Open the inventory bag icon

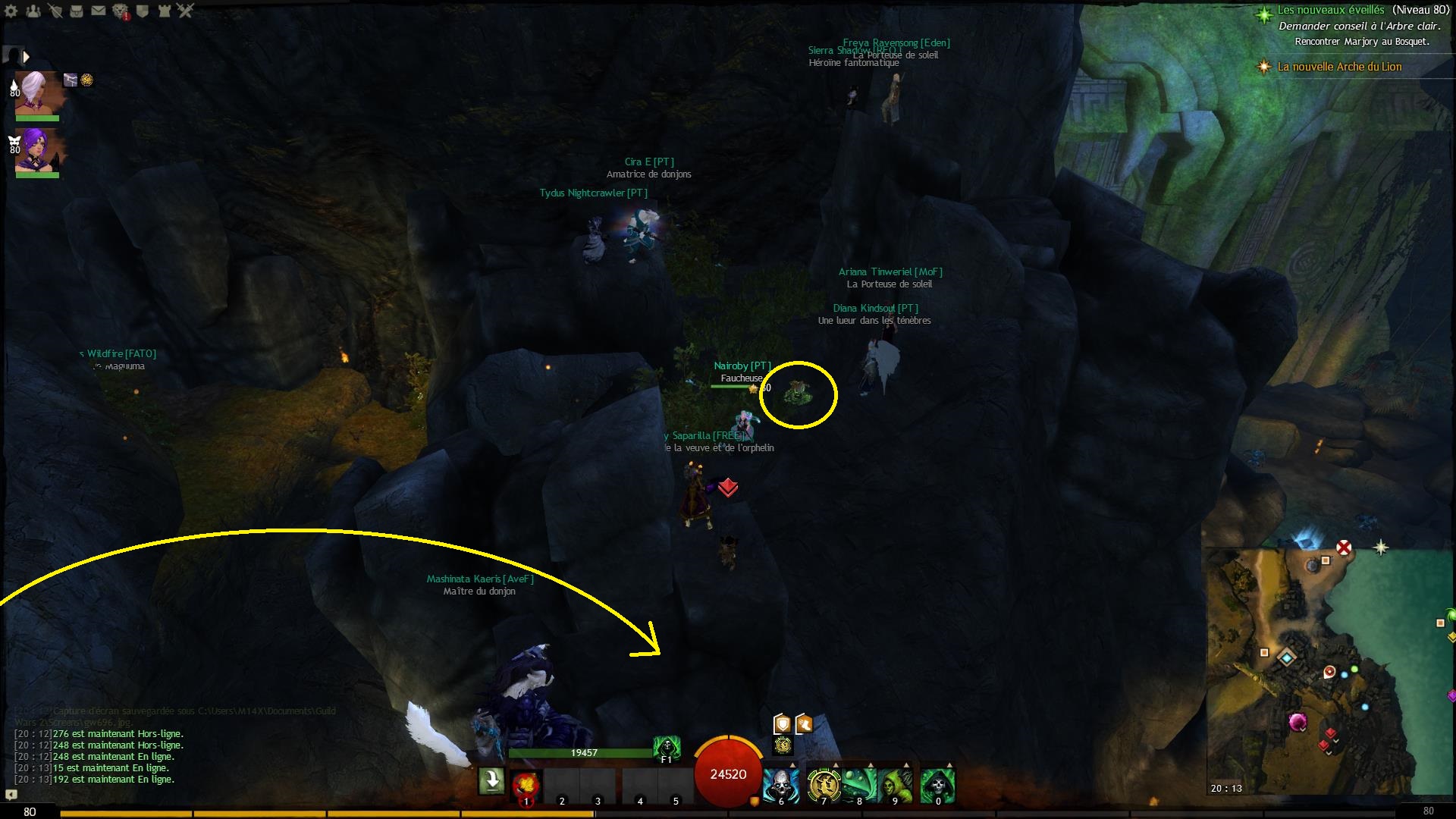[77, 11]
